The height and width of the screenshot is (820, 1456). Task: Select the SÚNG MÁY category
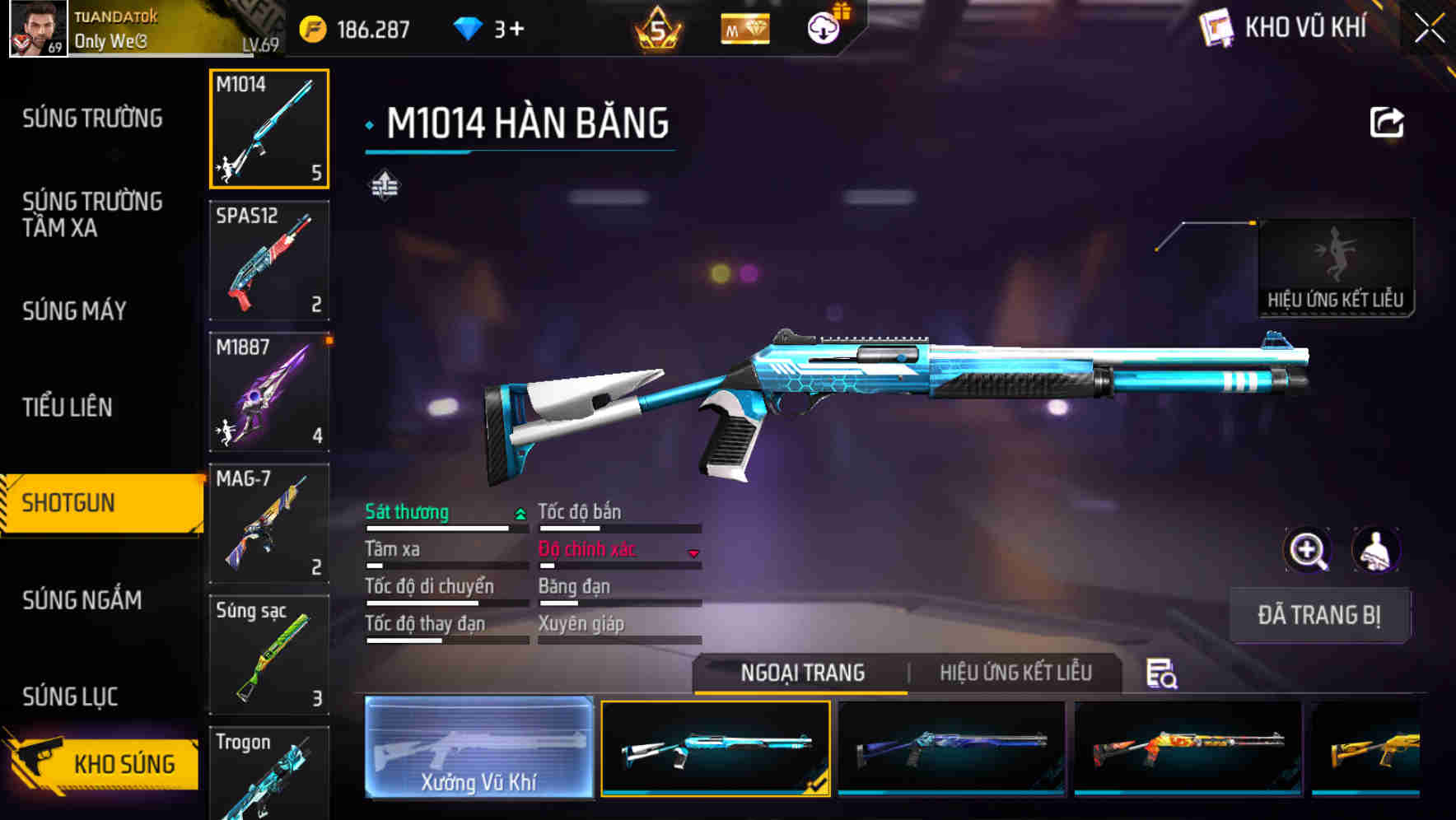(74, 311)
